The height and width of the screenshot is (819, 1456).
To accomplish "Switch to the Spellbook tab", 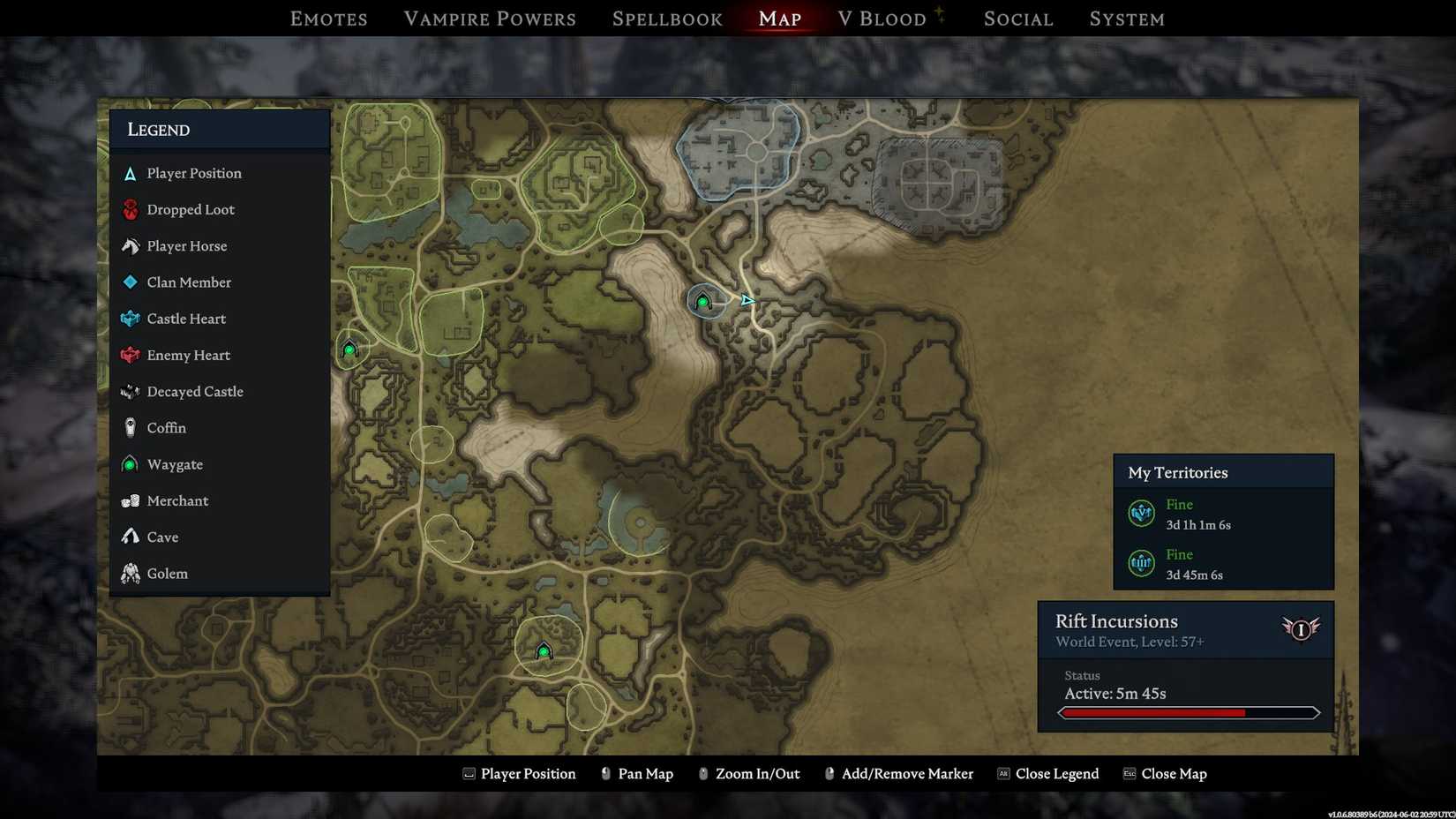I will click(x=667, y=18).
